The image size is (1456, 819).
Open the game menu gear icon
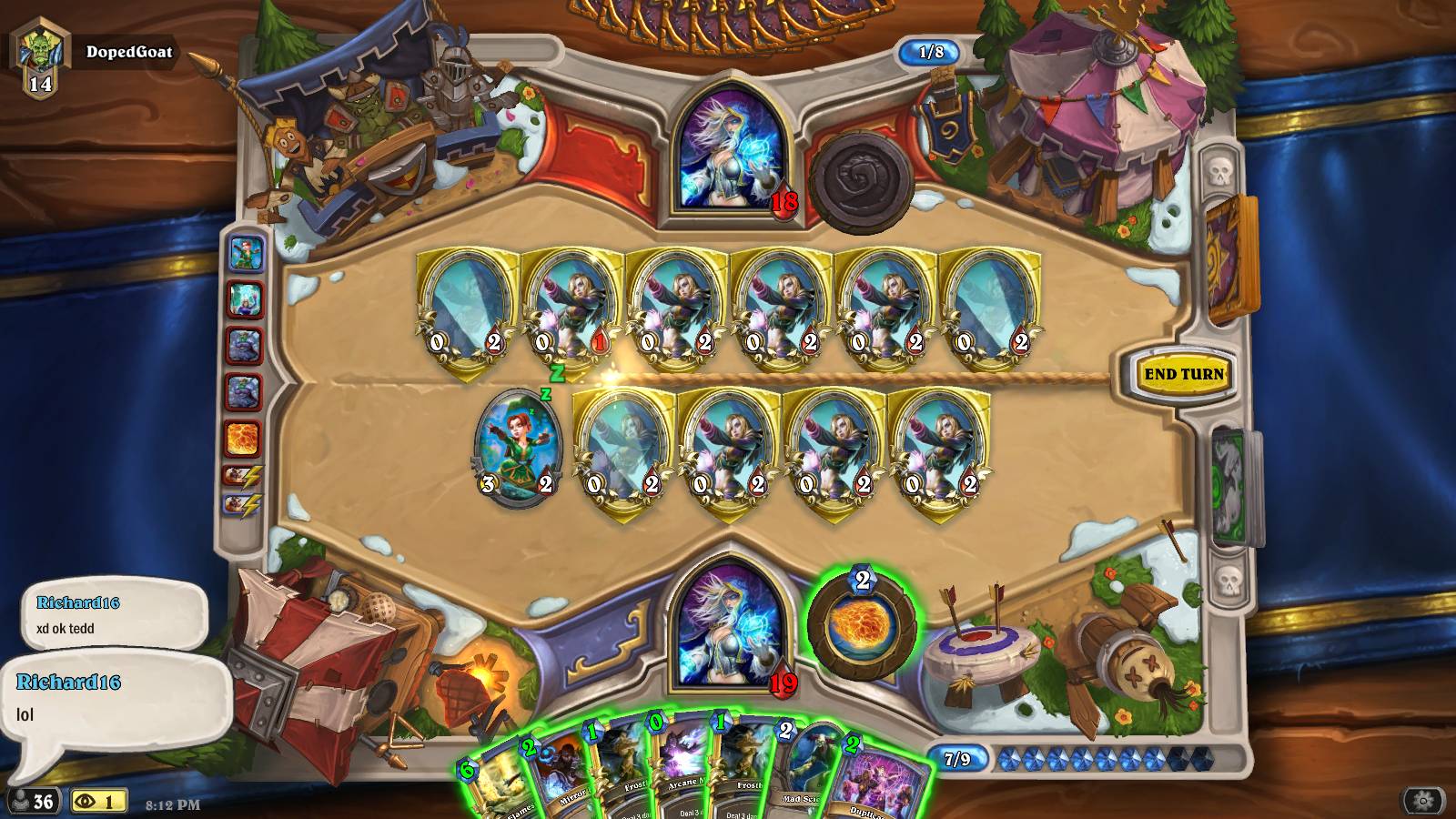[1423, 801]
